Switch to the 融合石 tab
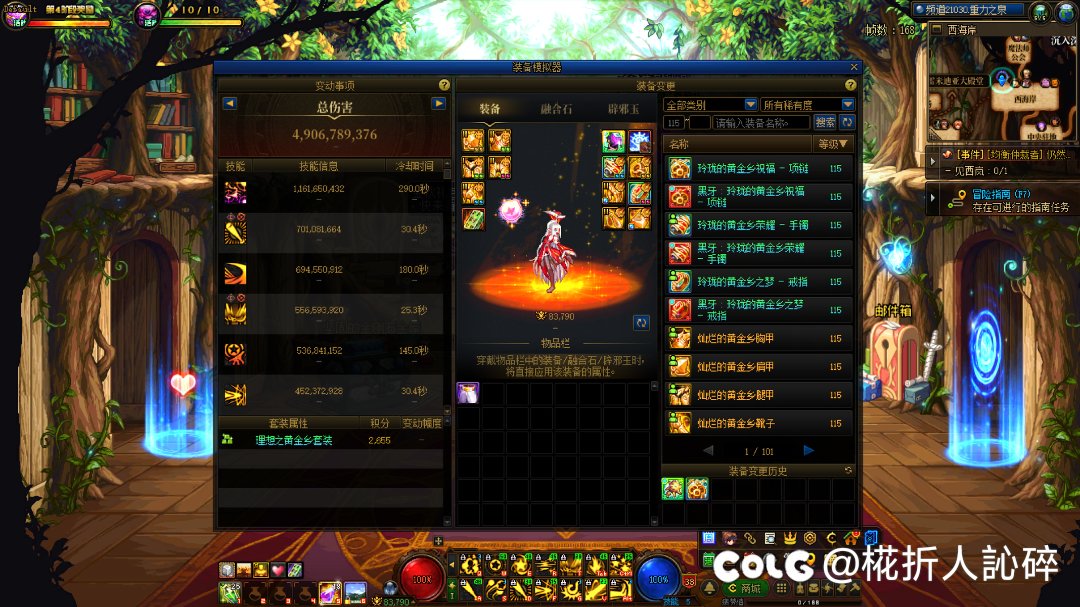This screenshot has height=607, width=1080. point(557,108)
